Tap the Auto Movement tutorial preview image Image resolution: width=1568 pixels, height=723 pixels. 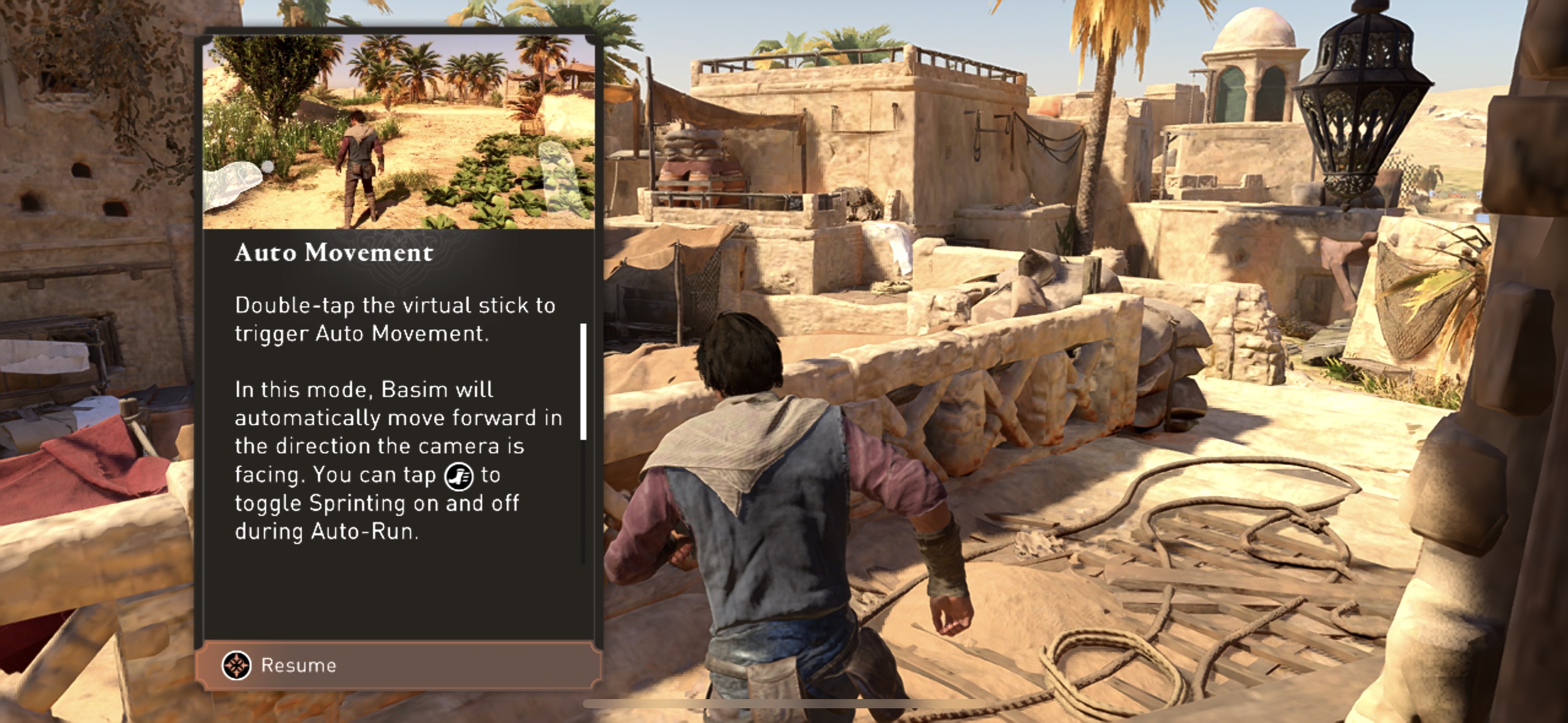399,132
